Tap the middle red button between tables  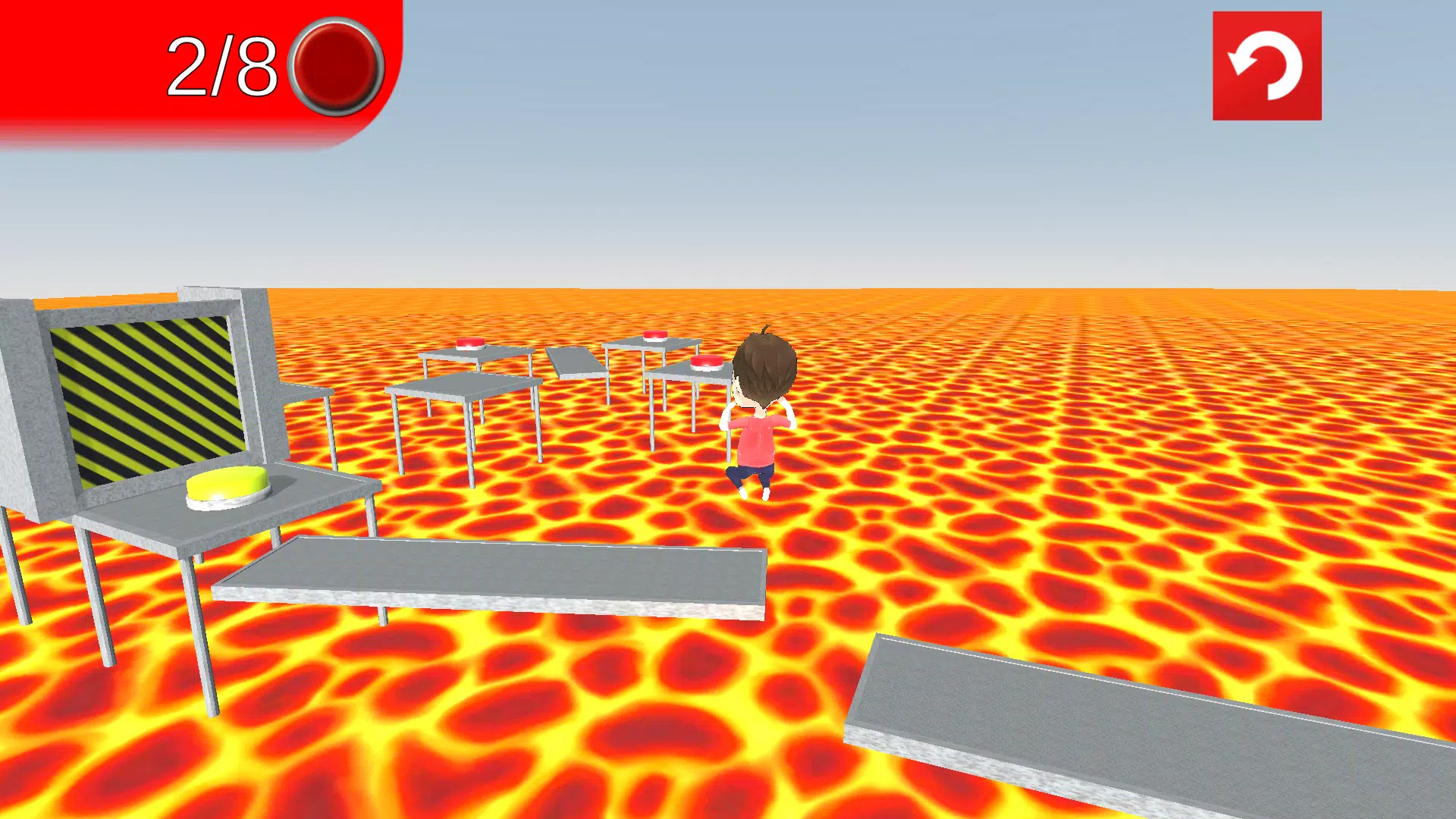[471, 343]
